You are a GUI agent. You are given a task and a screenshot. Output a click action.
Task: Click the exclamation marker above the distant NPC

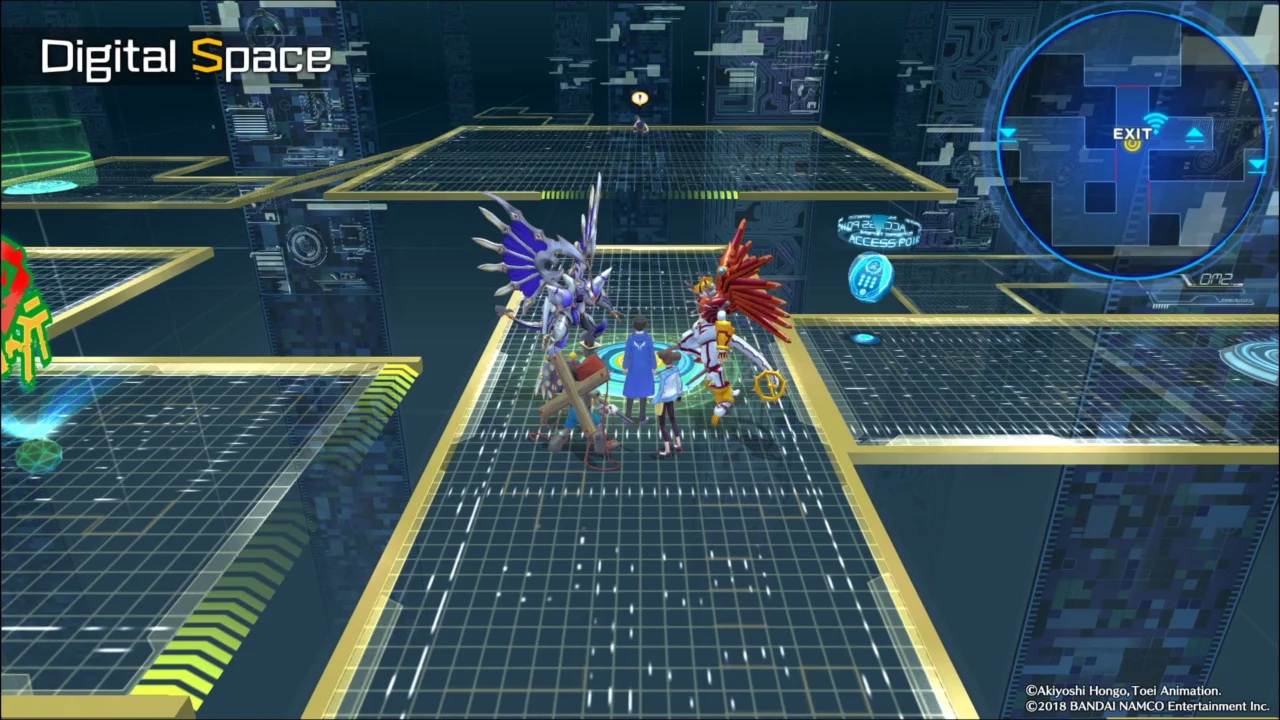[x=639, y=97]
